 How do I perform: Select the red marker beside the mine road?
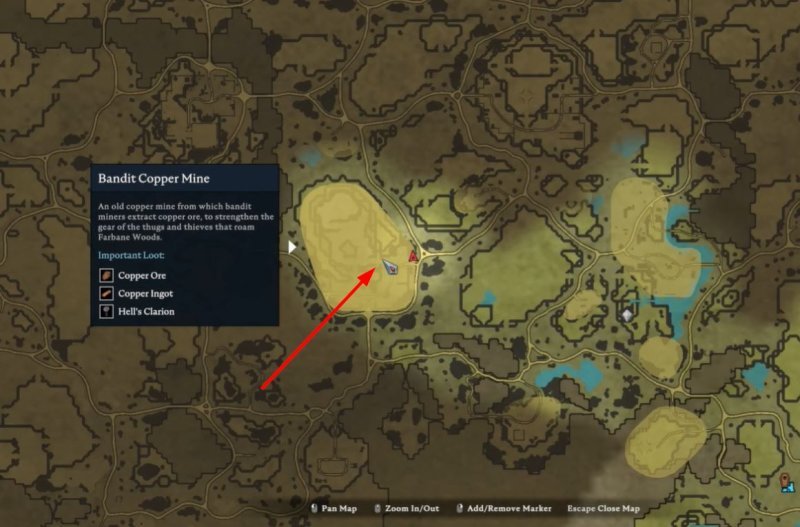413,258
